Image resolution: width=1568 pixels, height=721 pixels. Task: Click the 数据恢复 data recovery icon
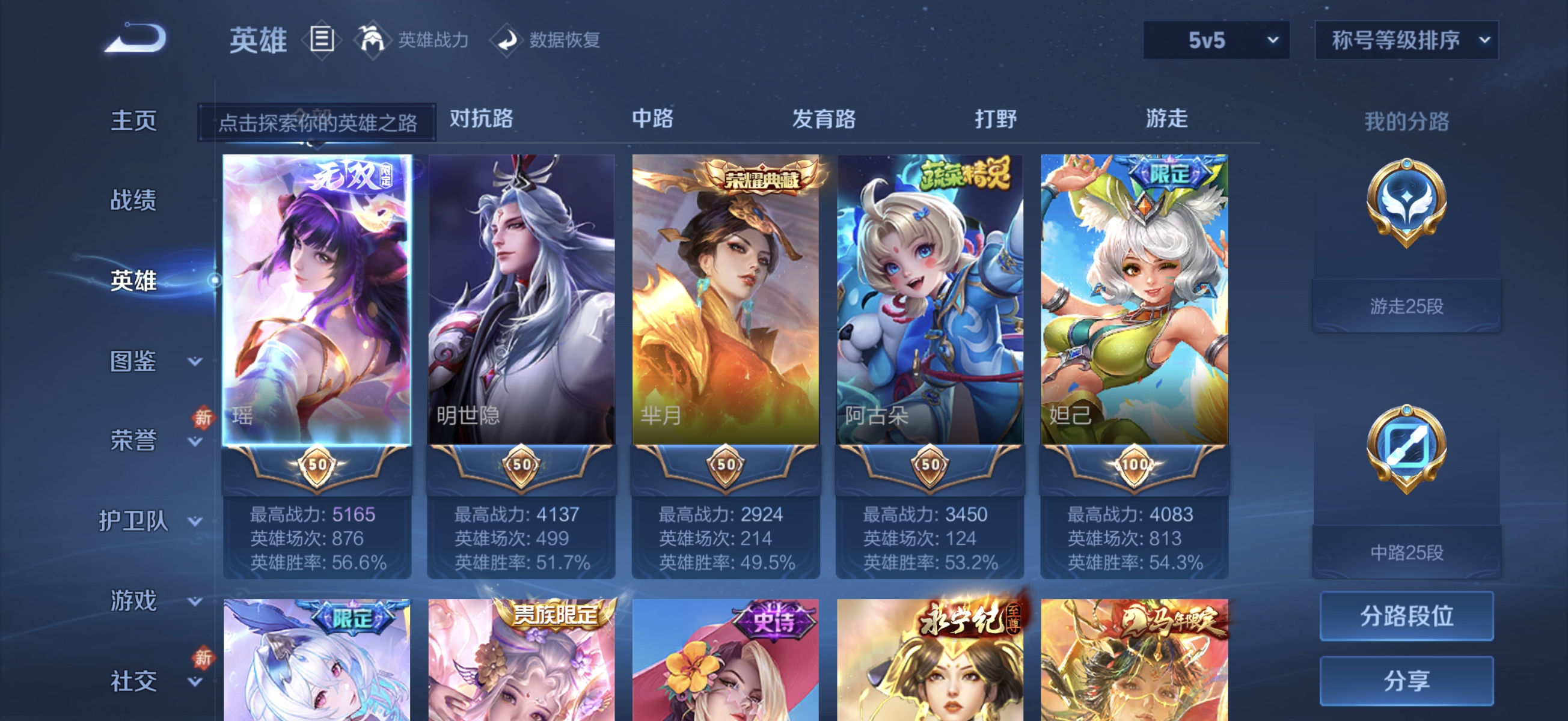(x=507, y=41)
